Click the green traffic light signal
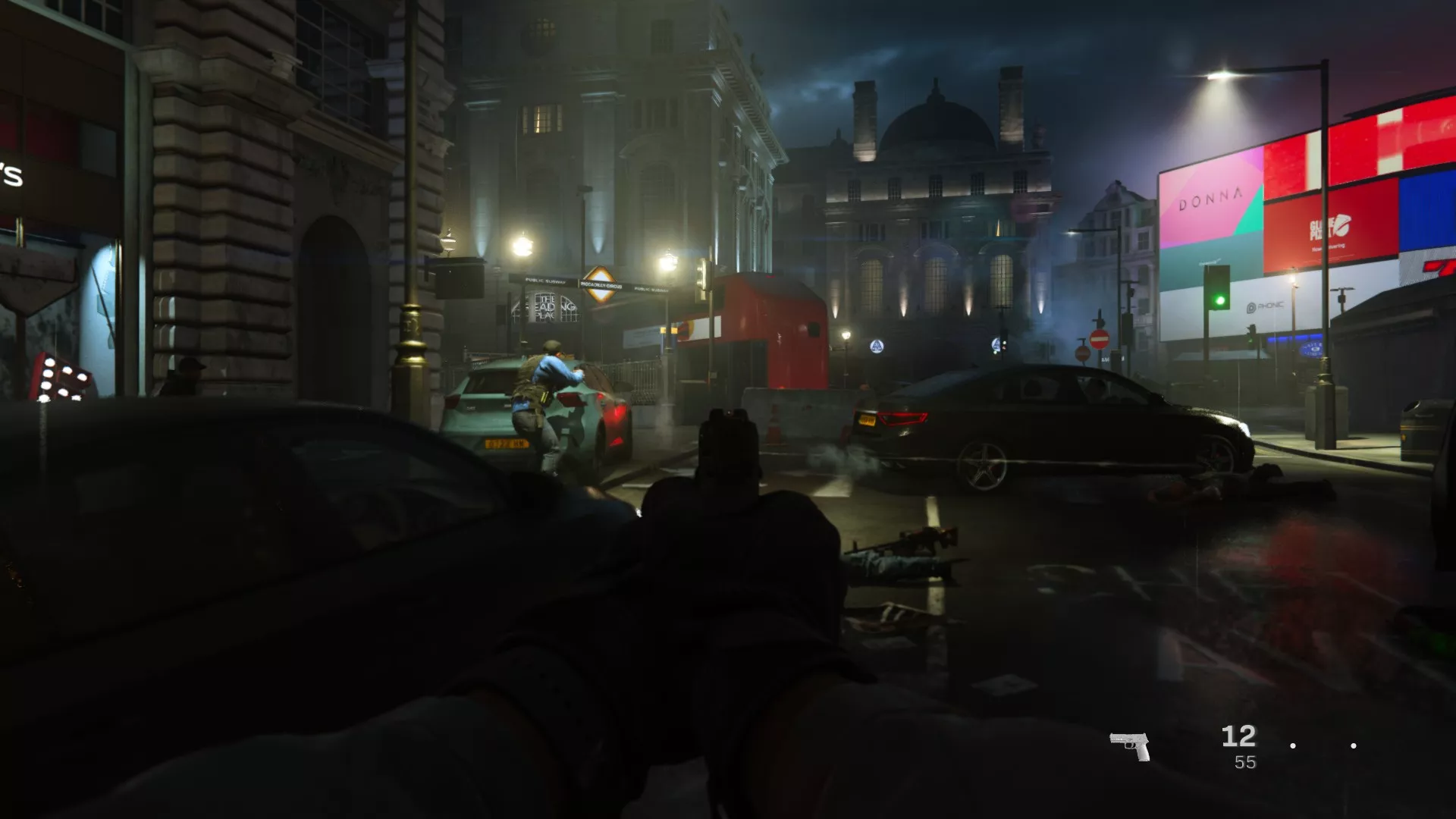 tap(1219, 301)
